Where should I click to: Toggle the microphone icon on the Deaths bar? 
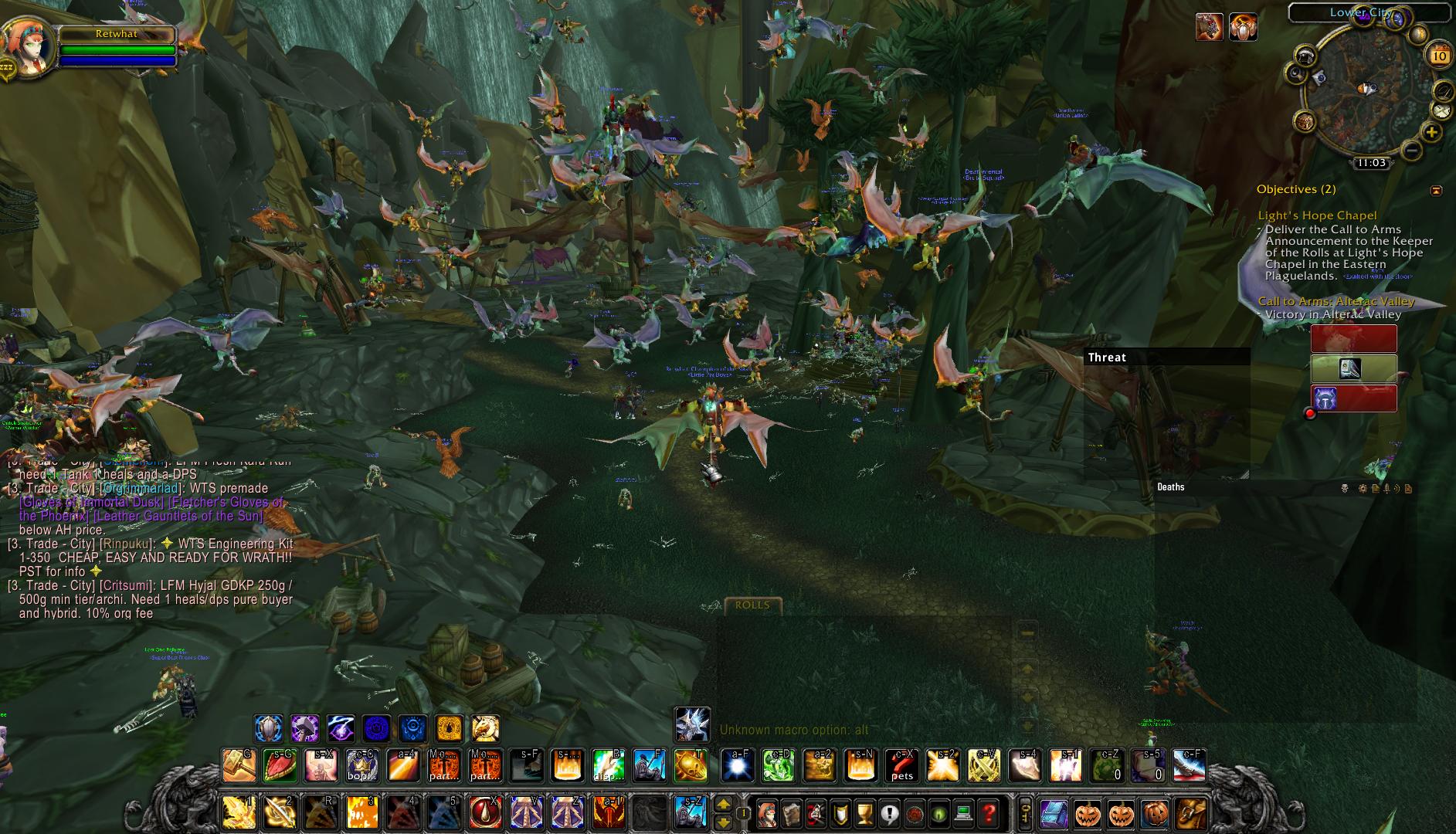click(1386, 489)
